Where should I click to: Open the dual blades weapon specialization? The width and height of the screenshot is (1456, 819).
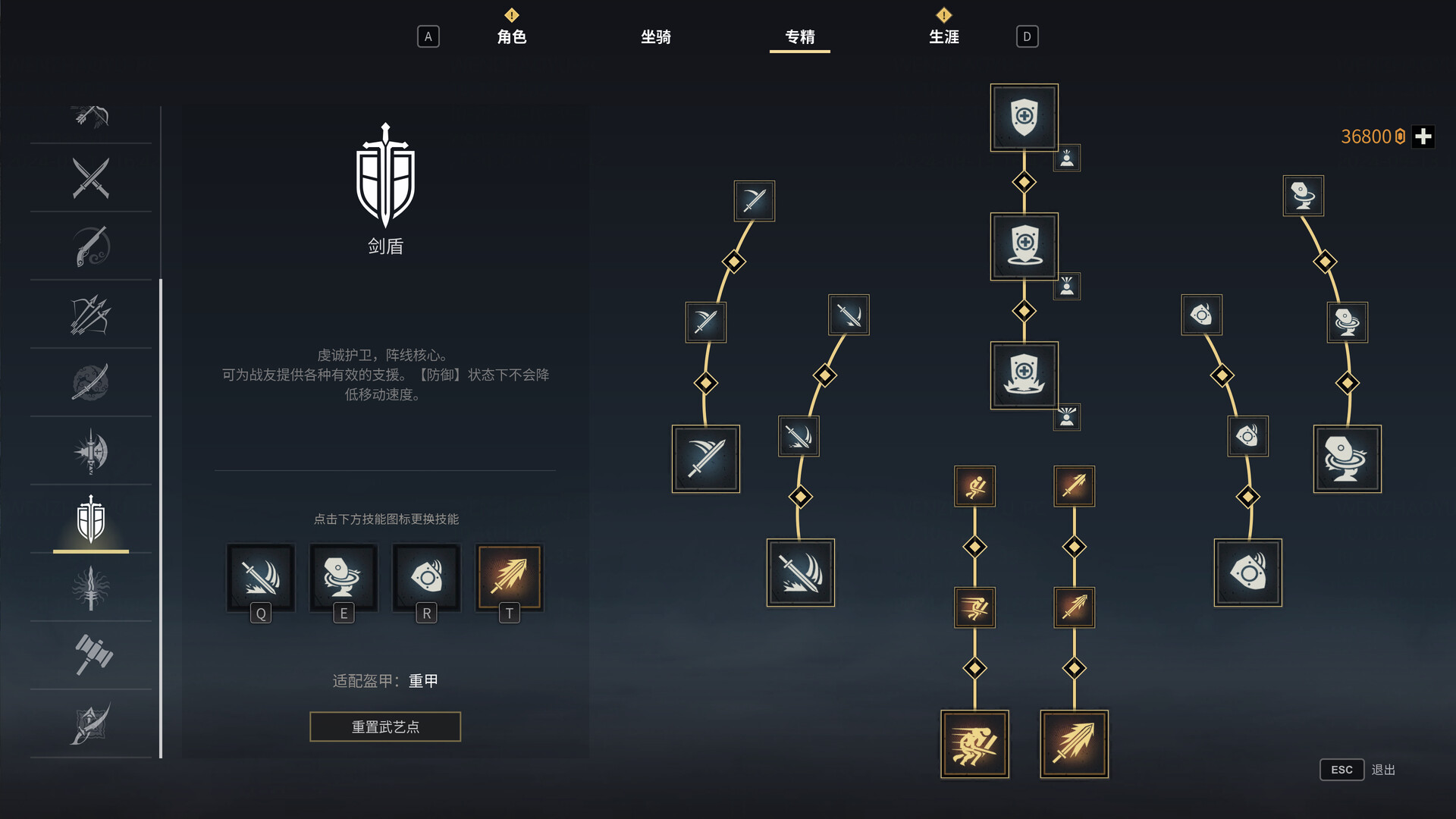(x=90, y=180)
